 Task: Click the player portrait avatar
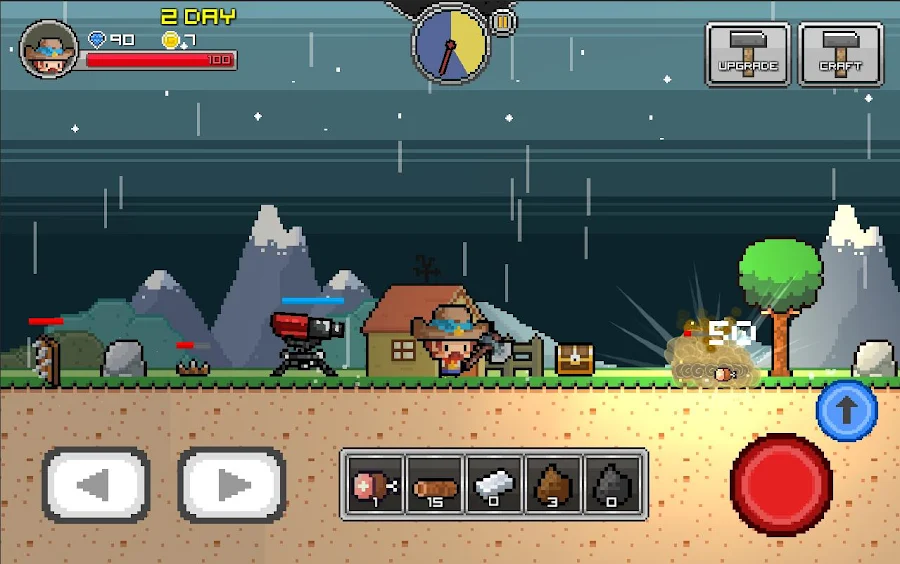[x=48, y=49]
